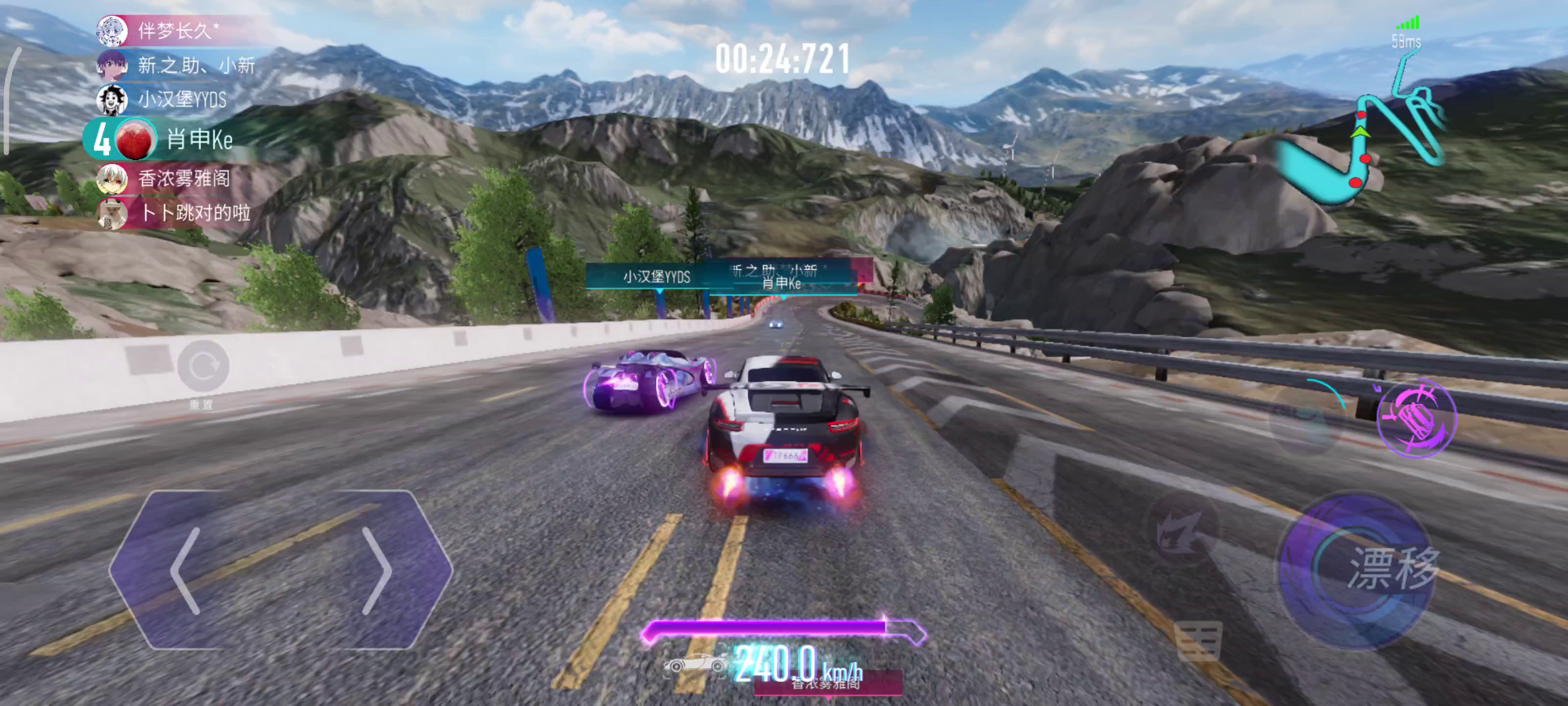The width and height of the screenshot is (1568, 706).
Task: Steer left with the left arrow
Action: (186, 571)
